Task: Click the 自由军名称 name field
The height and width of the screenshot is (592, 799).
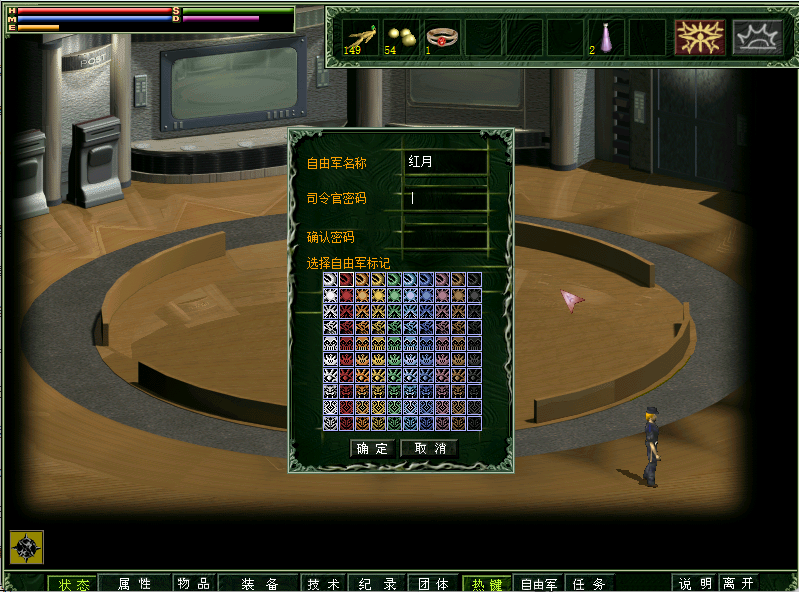Action: (445, 162)
